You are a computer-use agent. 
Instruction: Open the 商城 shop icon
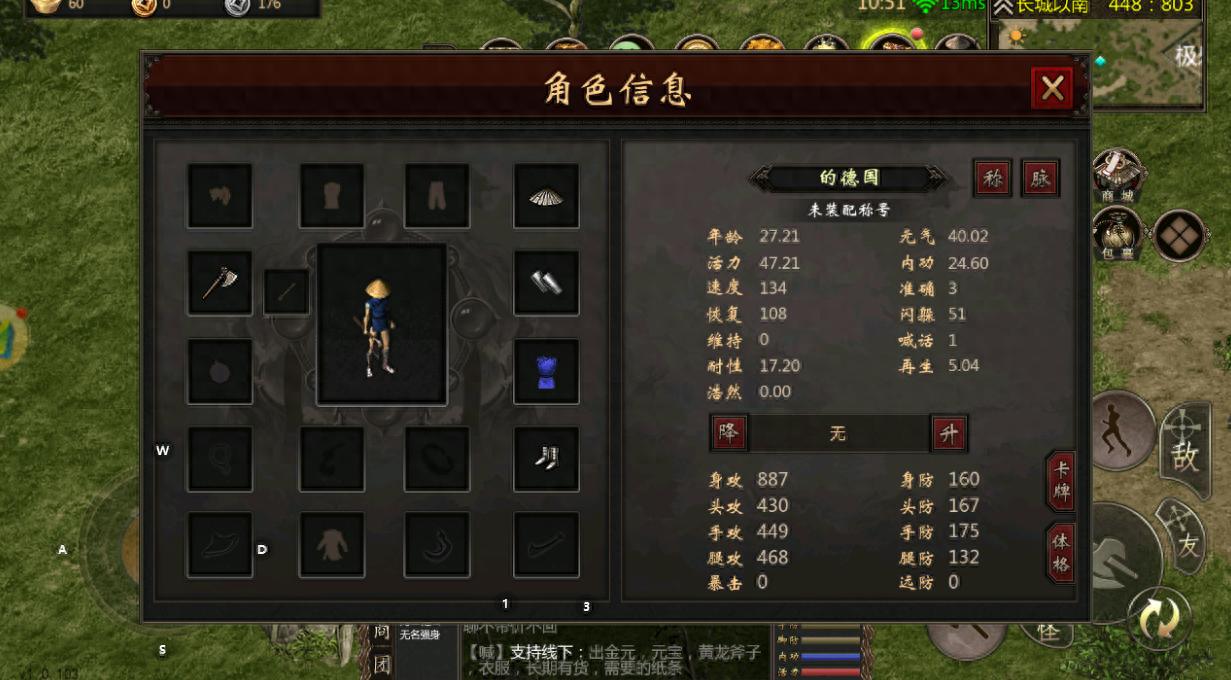pos(1117,174)
